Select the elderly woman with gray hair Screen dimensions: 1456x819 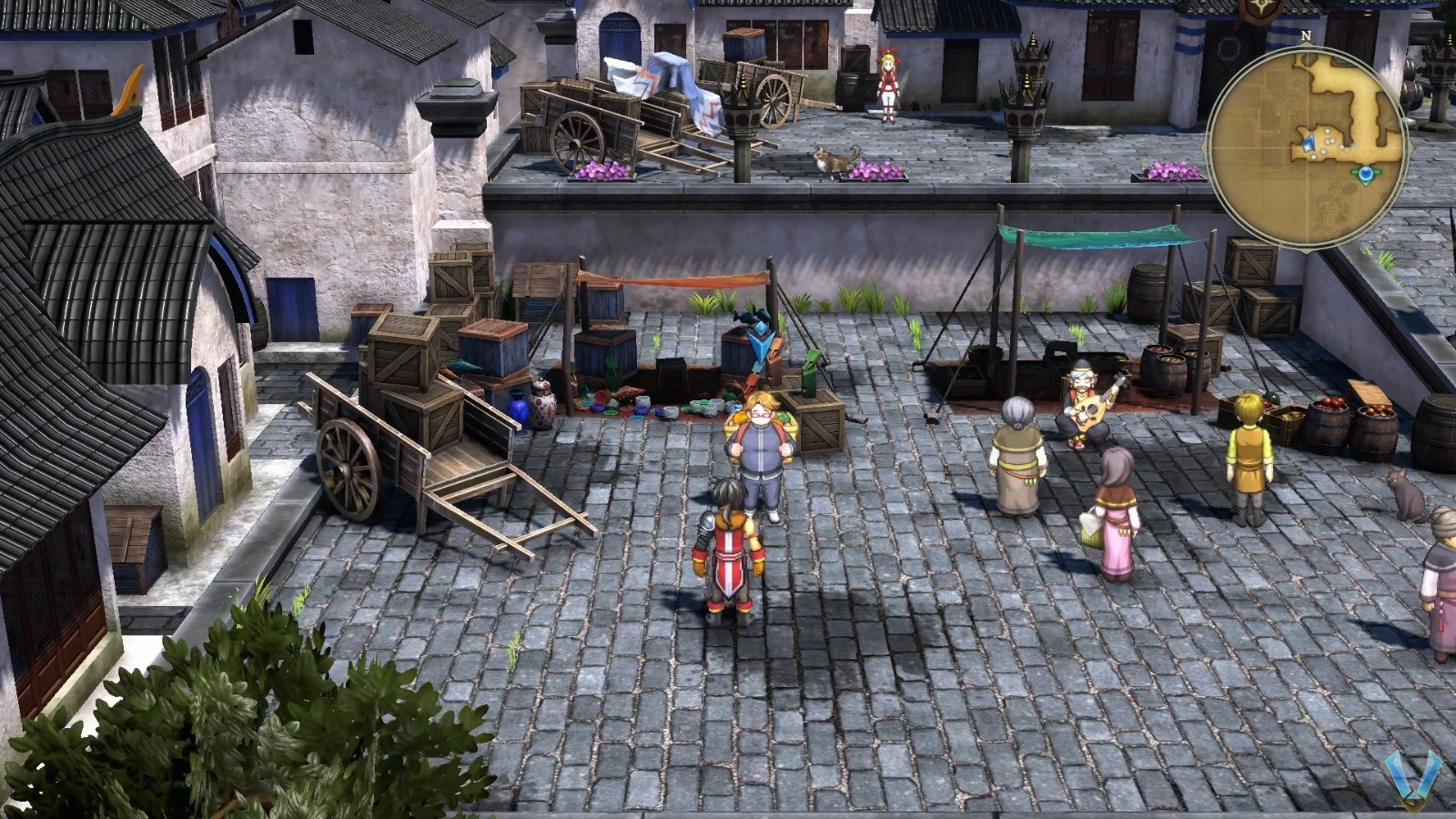1019,455
